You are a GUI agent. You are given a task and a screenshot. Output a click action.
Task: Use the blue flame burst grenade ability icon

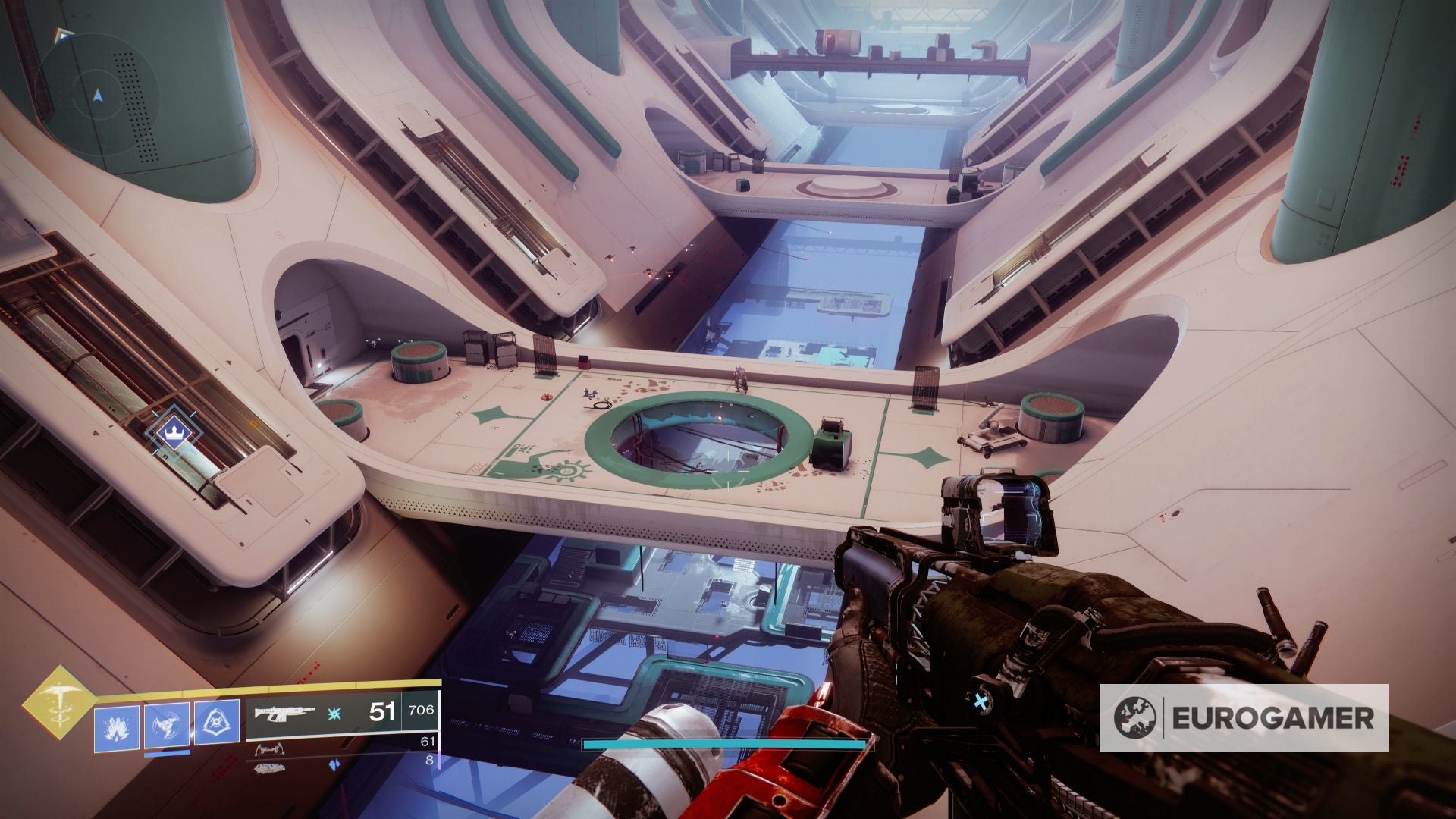[x=117, y=729]
